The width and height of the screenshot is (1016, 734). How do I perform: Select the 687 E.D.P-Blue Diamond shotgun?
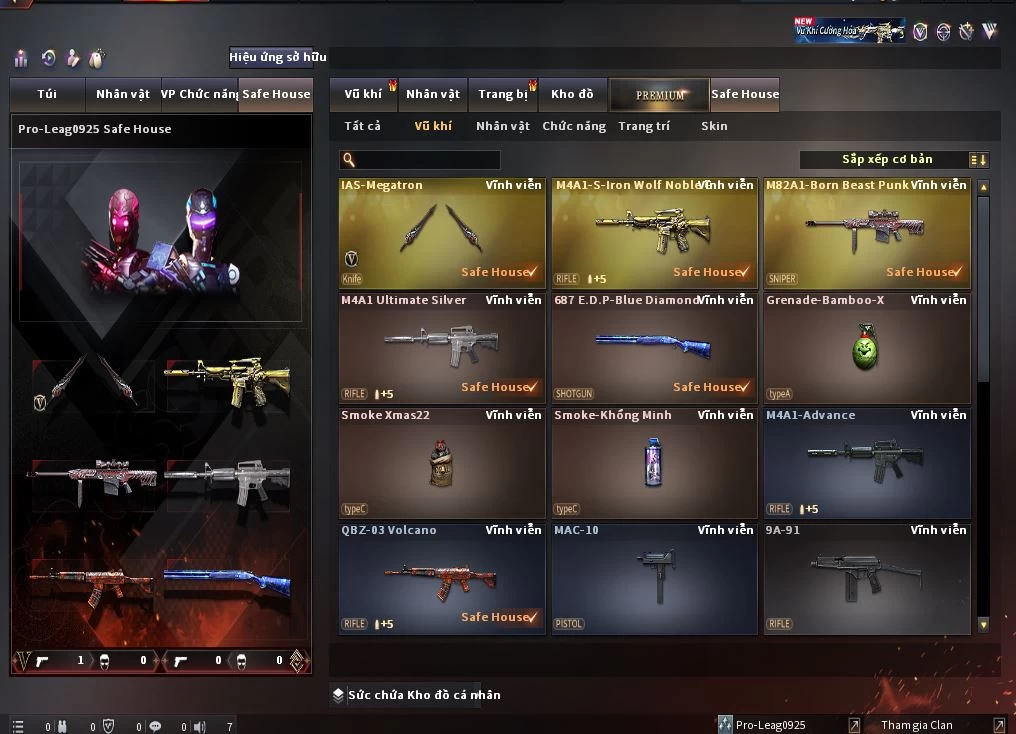[654, 348]
